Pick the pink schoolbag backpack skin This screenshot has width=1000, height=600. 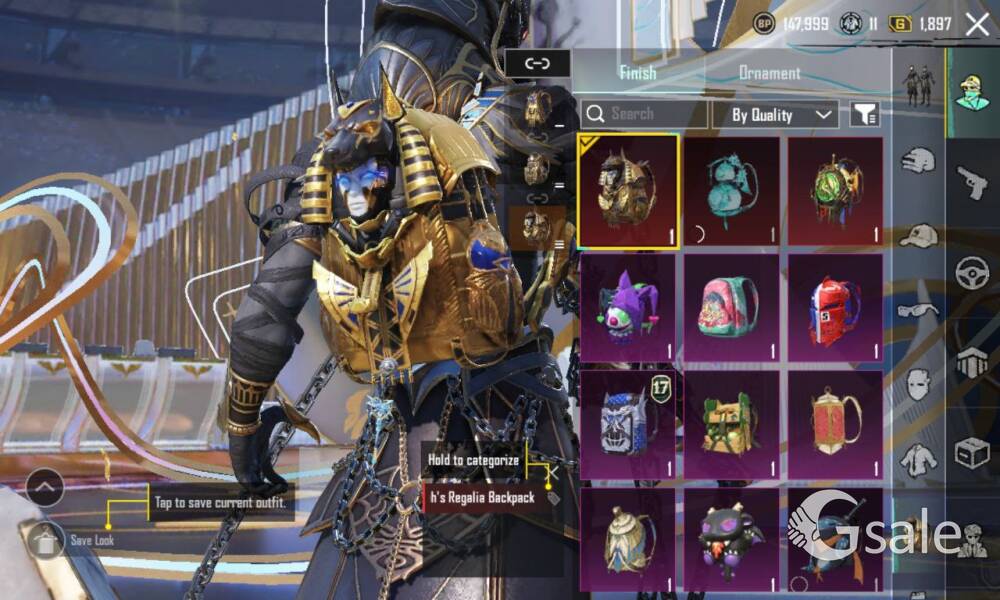(x=732, y=307)
